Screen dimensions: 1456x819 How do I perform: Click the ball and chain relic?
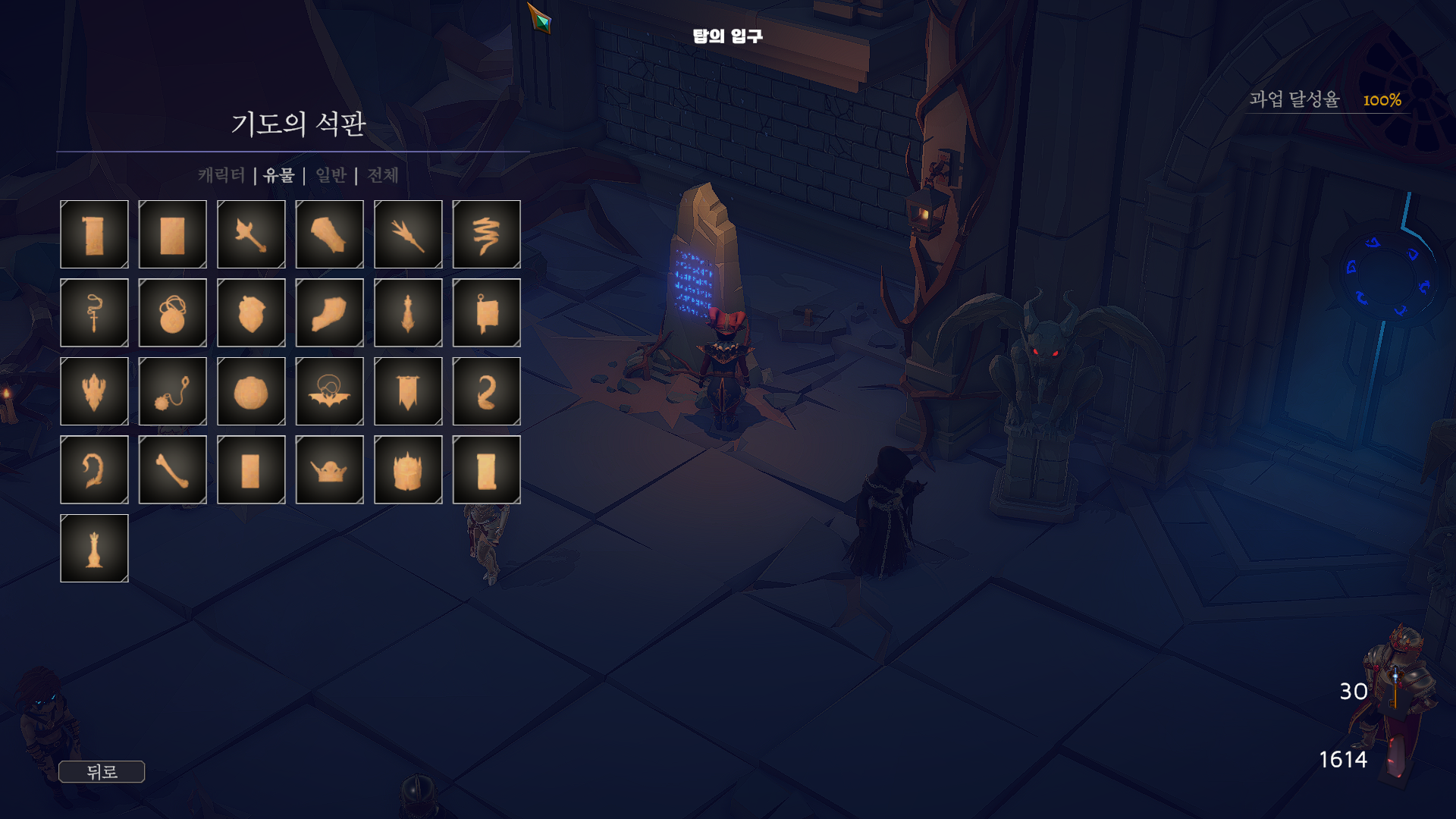tap(173, 391)
